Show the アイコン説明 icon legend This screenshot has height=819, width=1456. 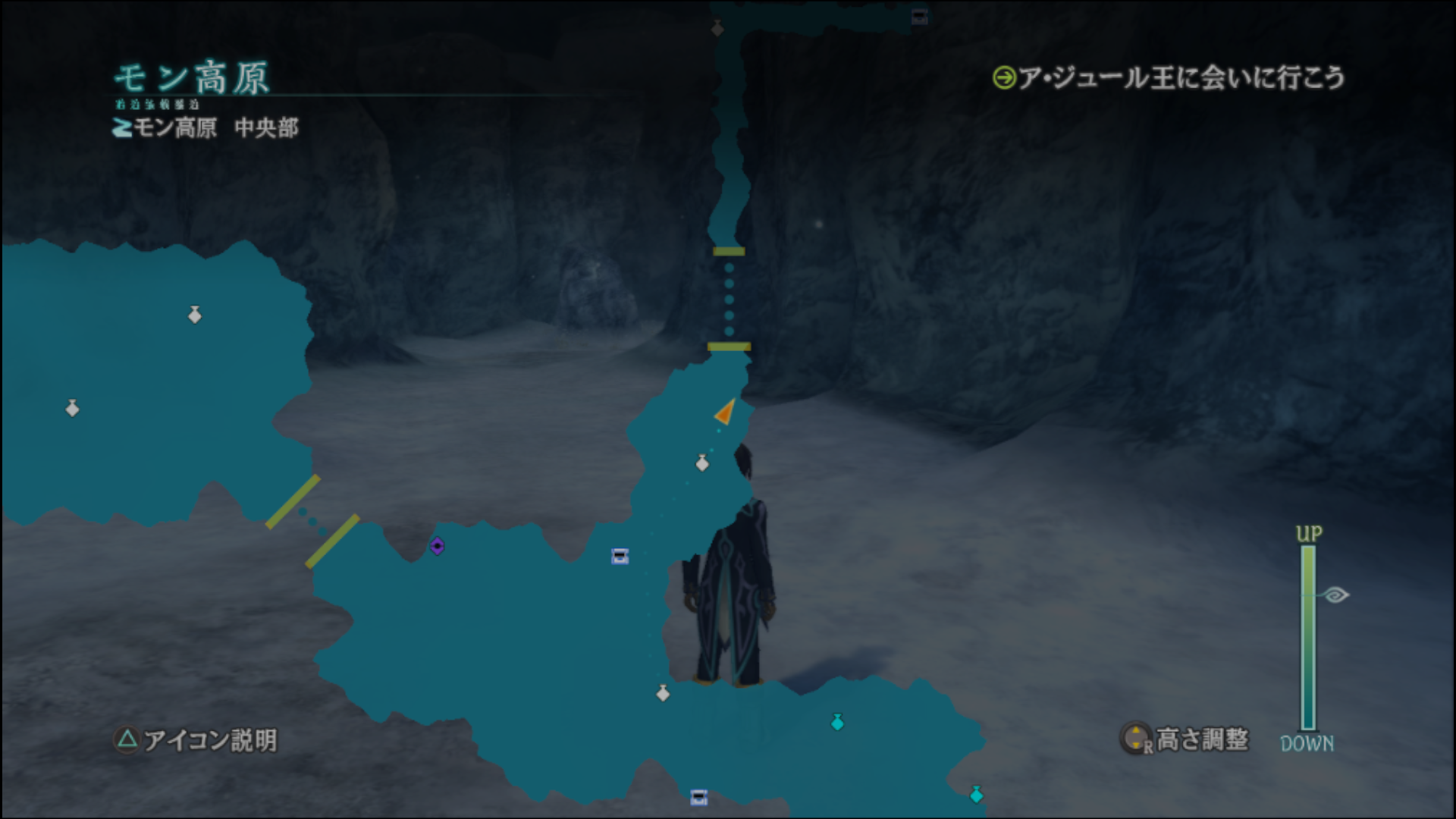tap(196, 739)
